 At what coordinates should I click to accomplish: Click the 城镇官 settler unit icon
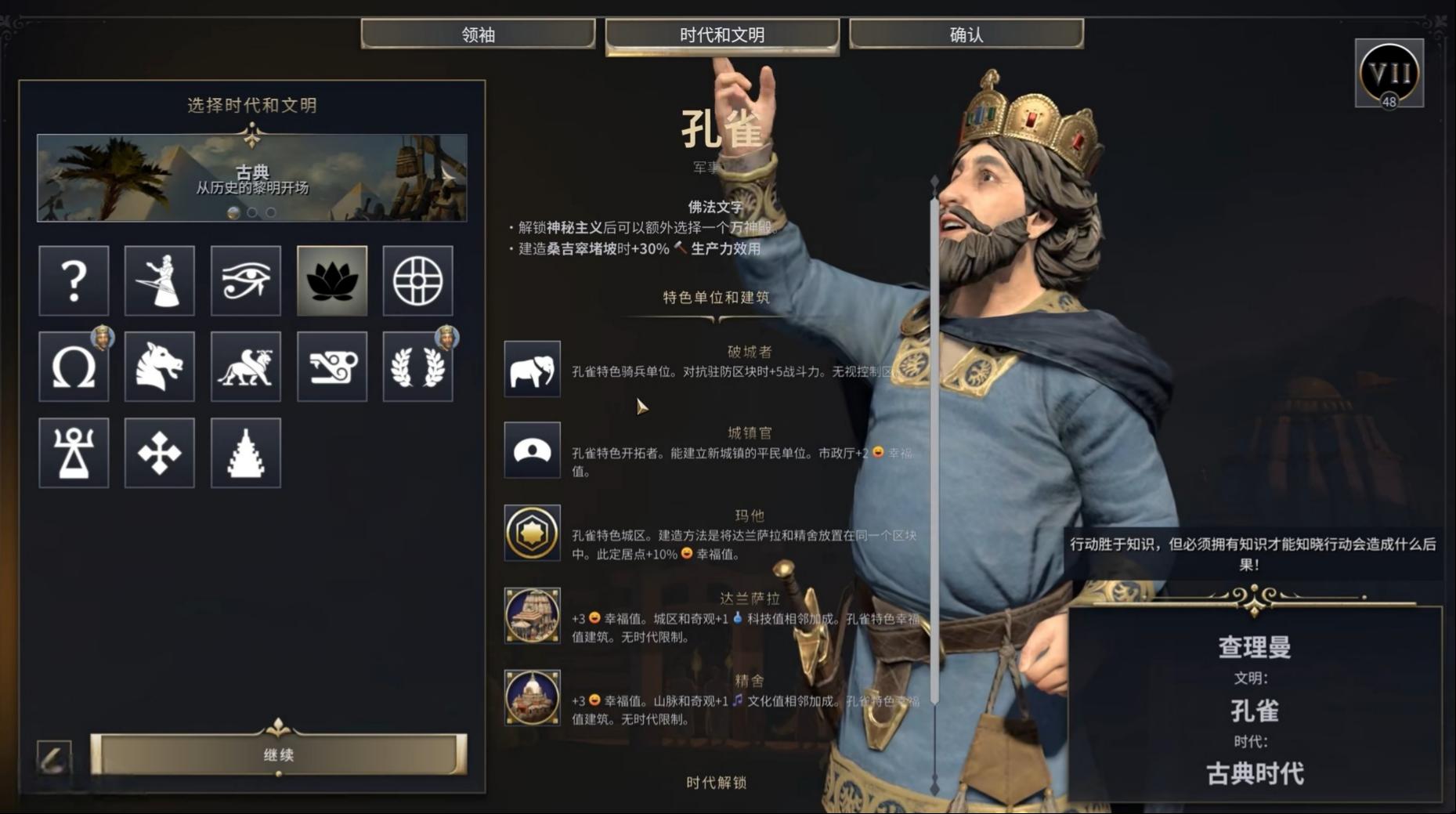[532, 450]
